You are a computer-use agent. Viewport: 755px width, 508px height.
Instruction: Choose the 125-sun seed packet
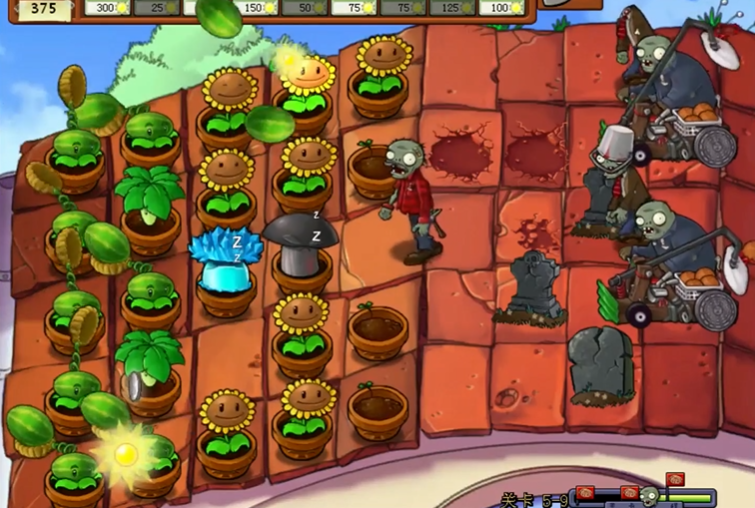[x=451, y=8]
